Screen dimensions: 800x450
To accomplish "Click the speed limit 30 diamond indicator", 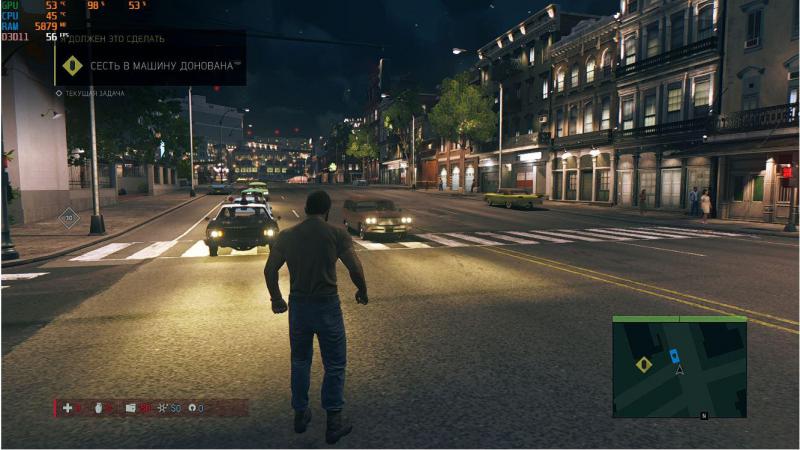I will tap(68, 217).
